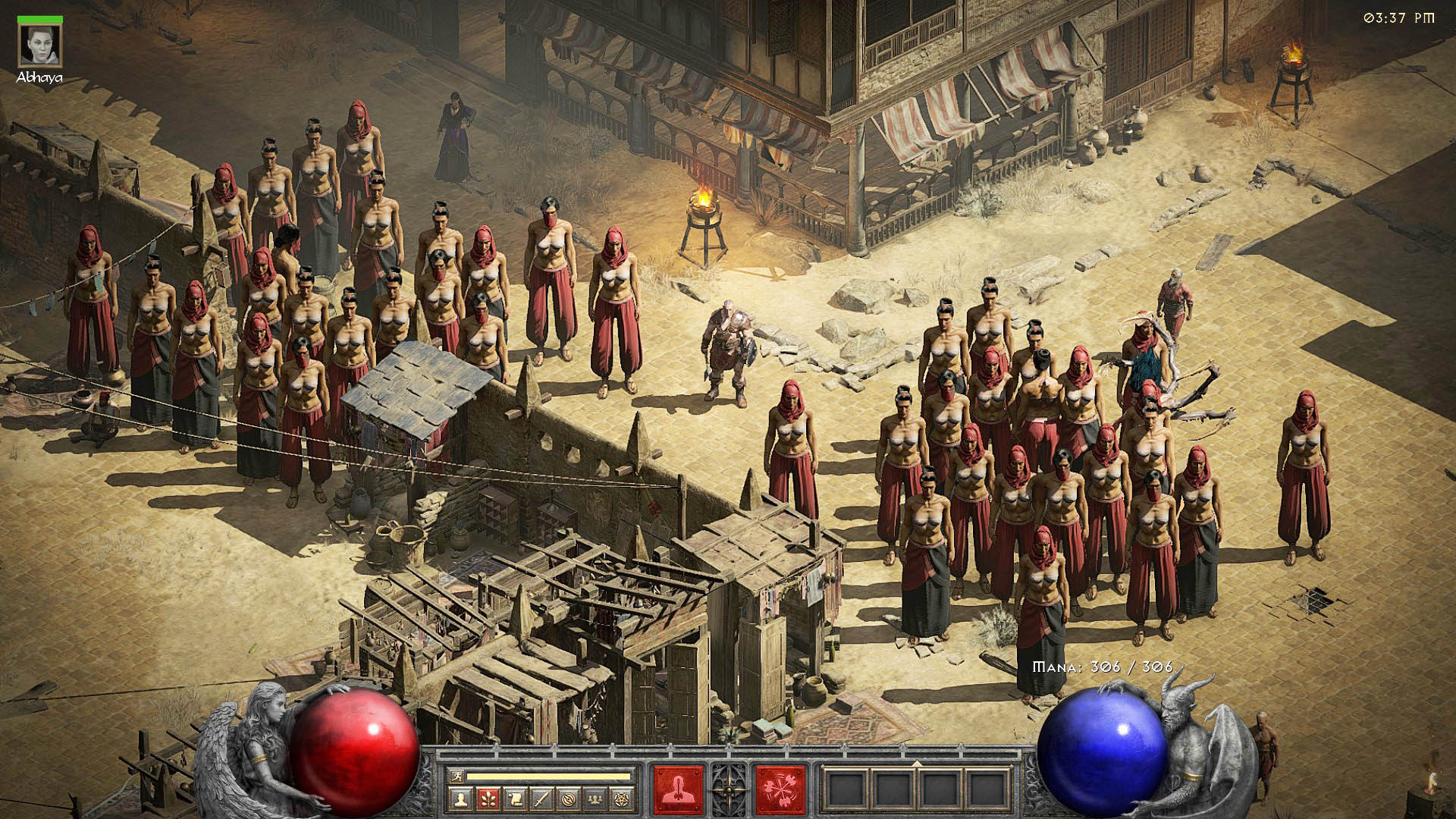Open the game menu pentagram icon

tap(623, 799)
